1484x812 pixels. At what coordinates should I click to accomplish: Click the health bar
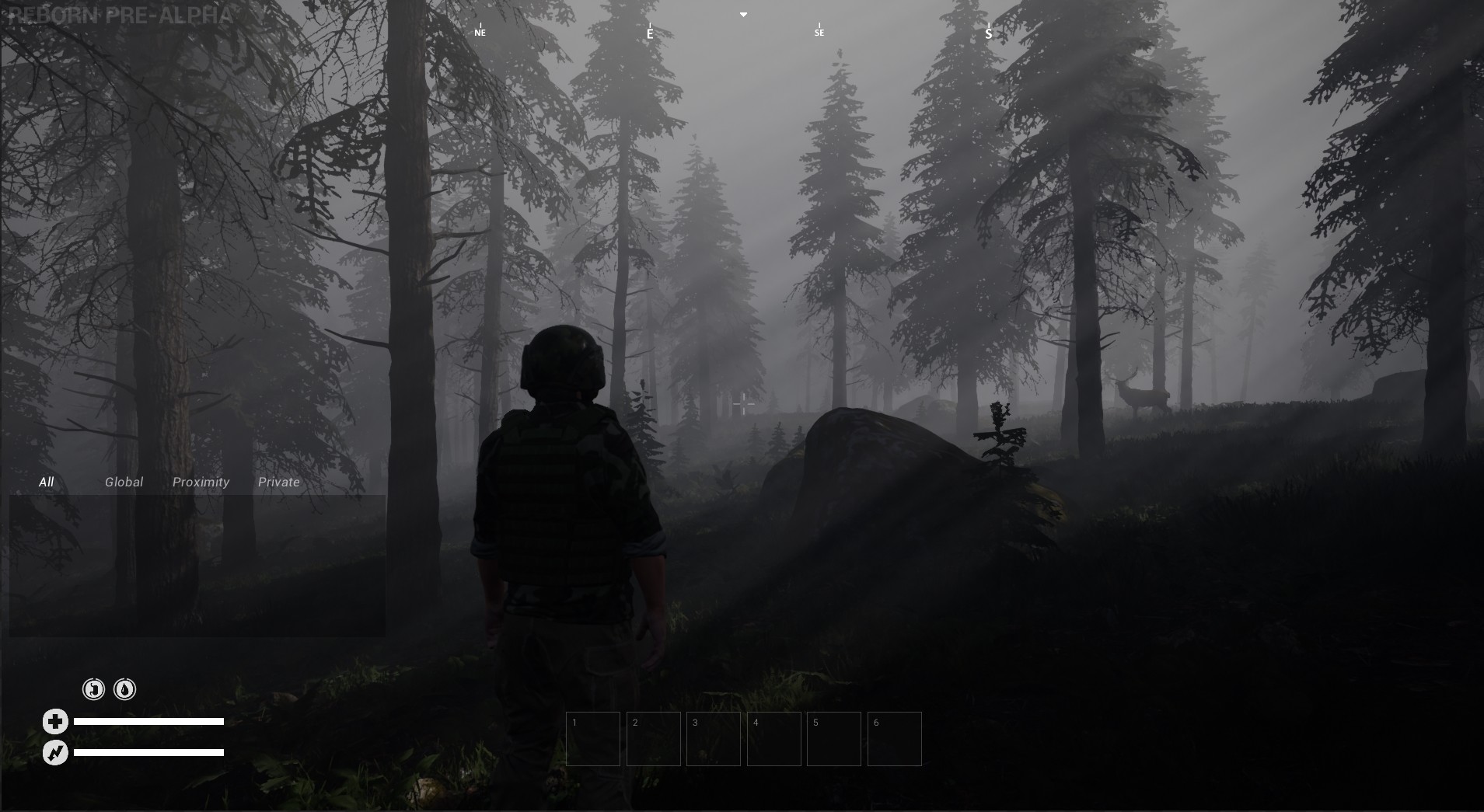[148, 720]
